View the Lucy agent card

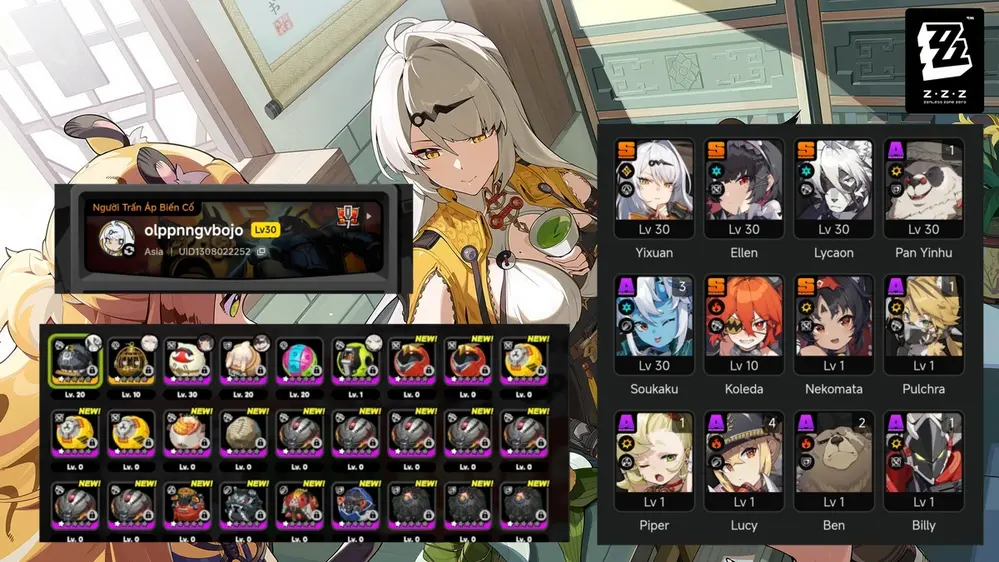(x=745, y=462)
